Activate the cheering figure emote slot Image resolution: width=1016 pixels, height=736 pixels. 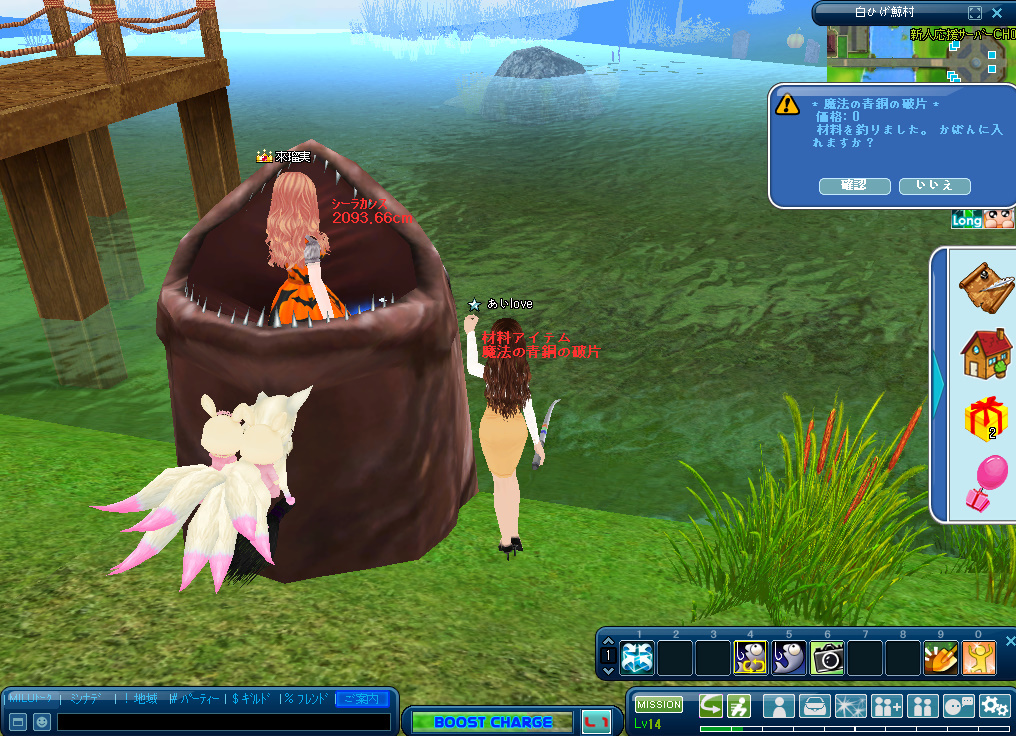979,657
